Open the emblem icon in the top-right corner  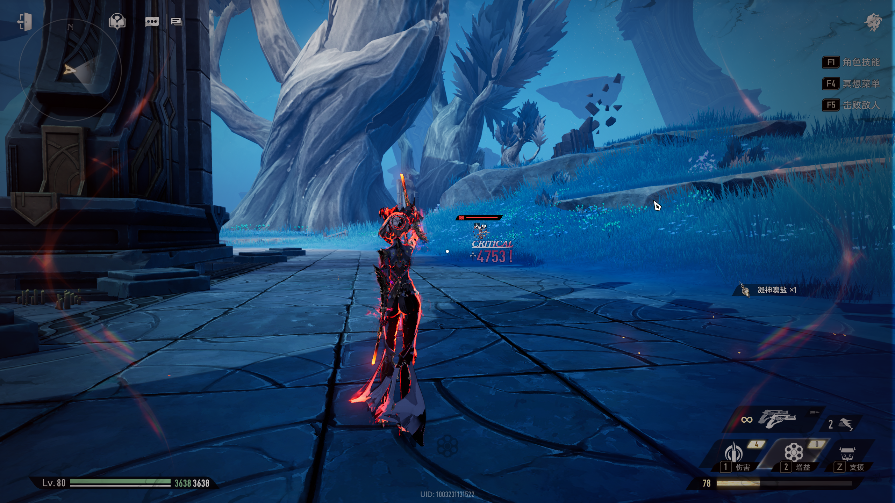point(873,22)
